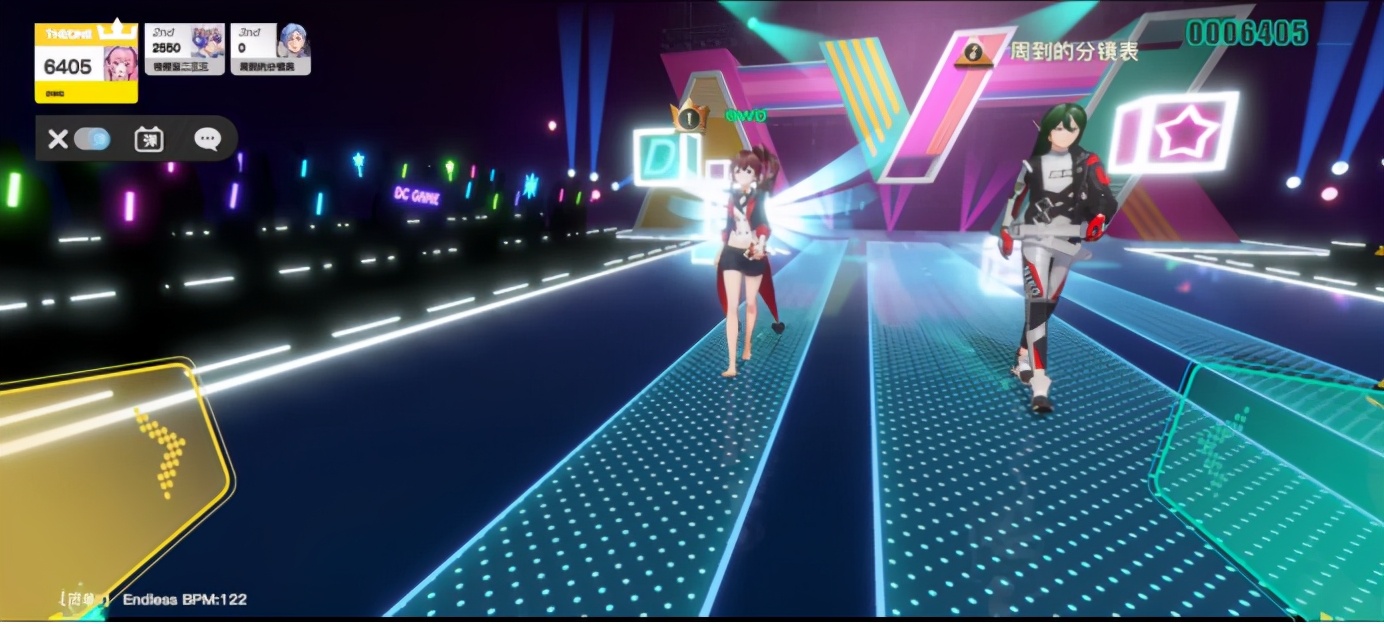
Task: Close the toolbar with the X button
Action: tap(58, 139)
